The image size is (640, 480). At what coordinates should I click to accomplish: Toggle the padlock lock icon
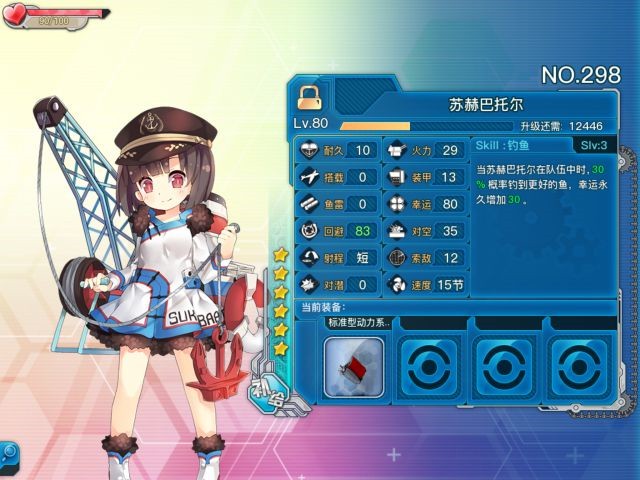coord(308,94)
